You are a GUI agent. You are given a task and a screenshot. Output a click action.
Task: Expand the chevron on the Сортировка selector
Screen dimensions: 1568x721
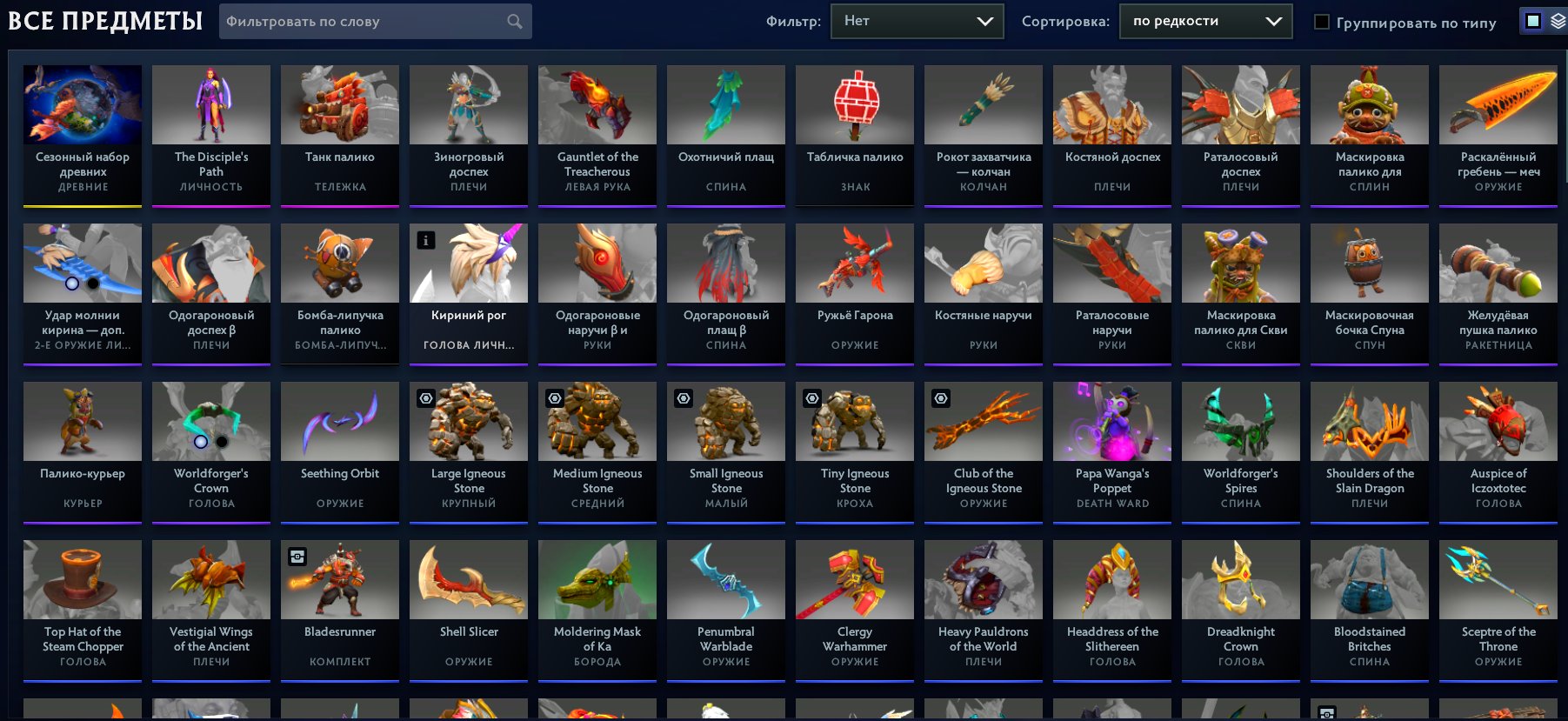point(1274,21)
